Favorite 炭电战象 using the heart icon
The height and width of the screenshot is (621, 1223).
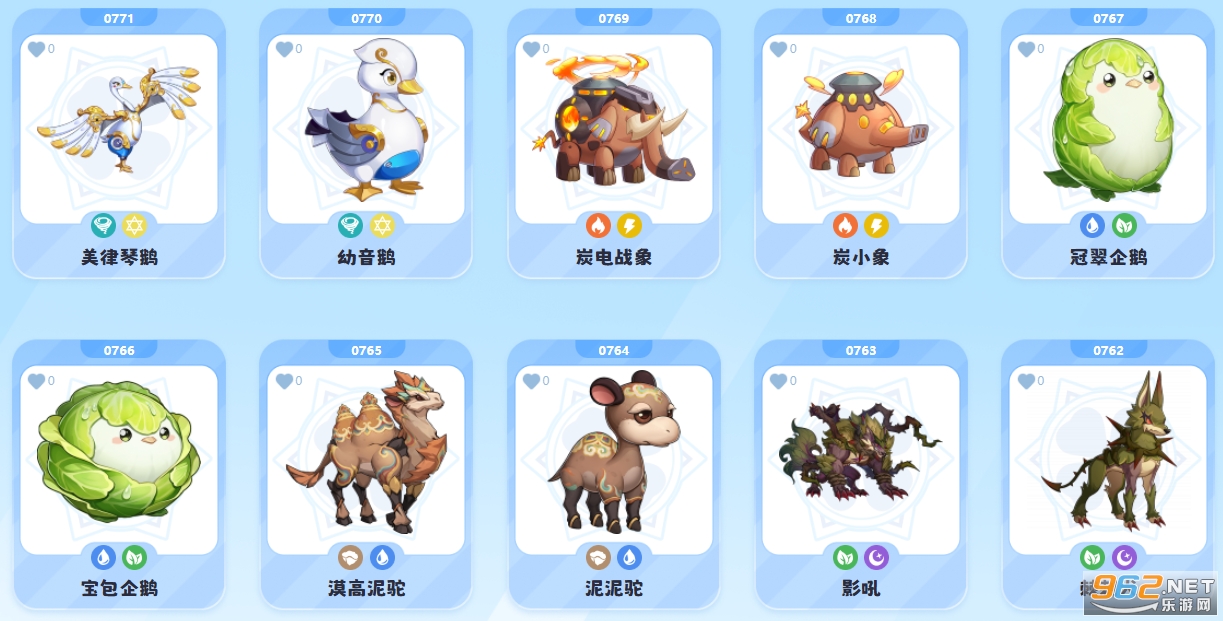(x=531, y=49)
